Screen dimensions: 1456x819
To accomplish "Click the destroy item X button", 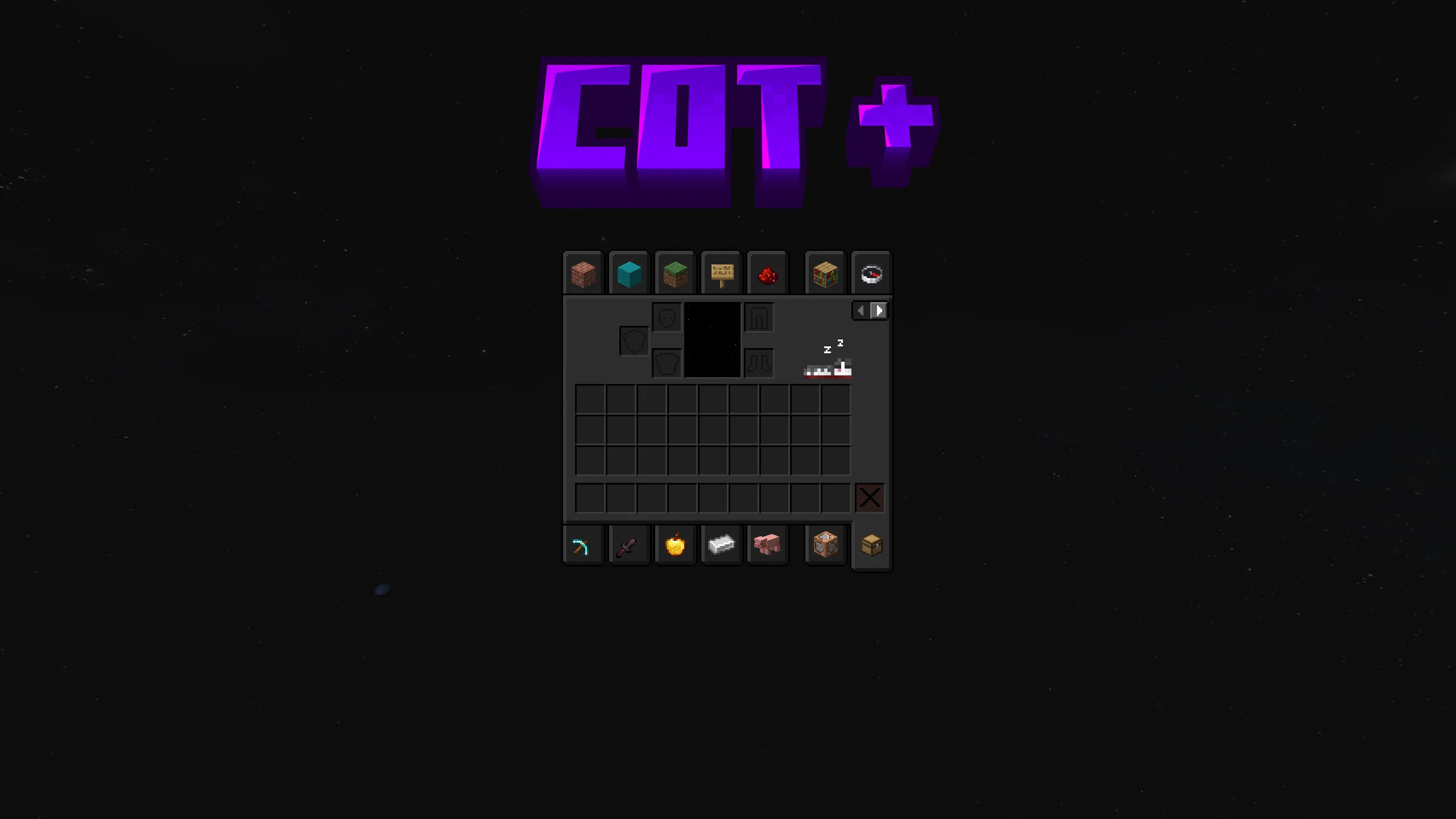I will pos(870,498).
